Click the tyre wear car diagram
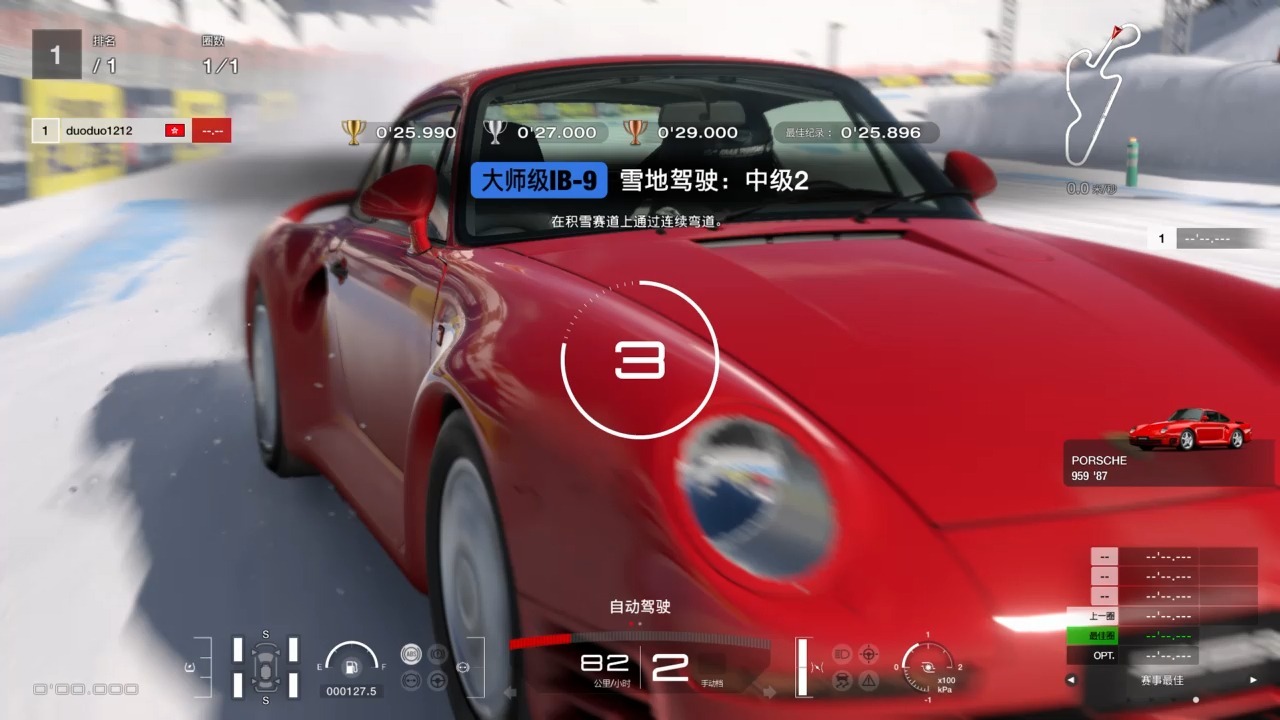 265,665
